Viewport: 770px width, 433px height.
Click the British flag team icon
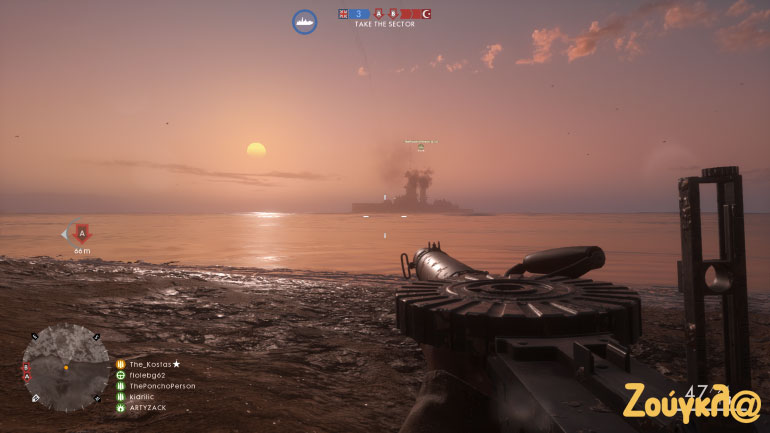343,14
